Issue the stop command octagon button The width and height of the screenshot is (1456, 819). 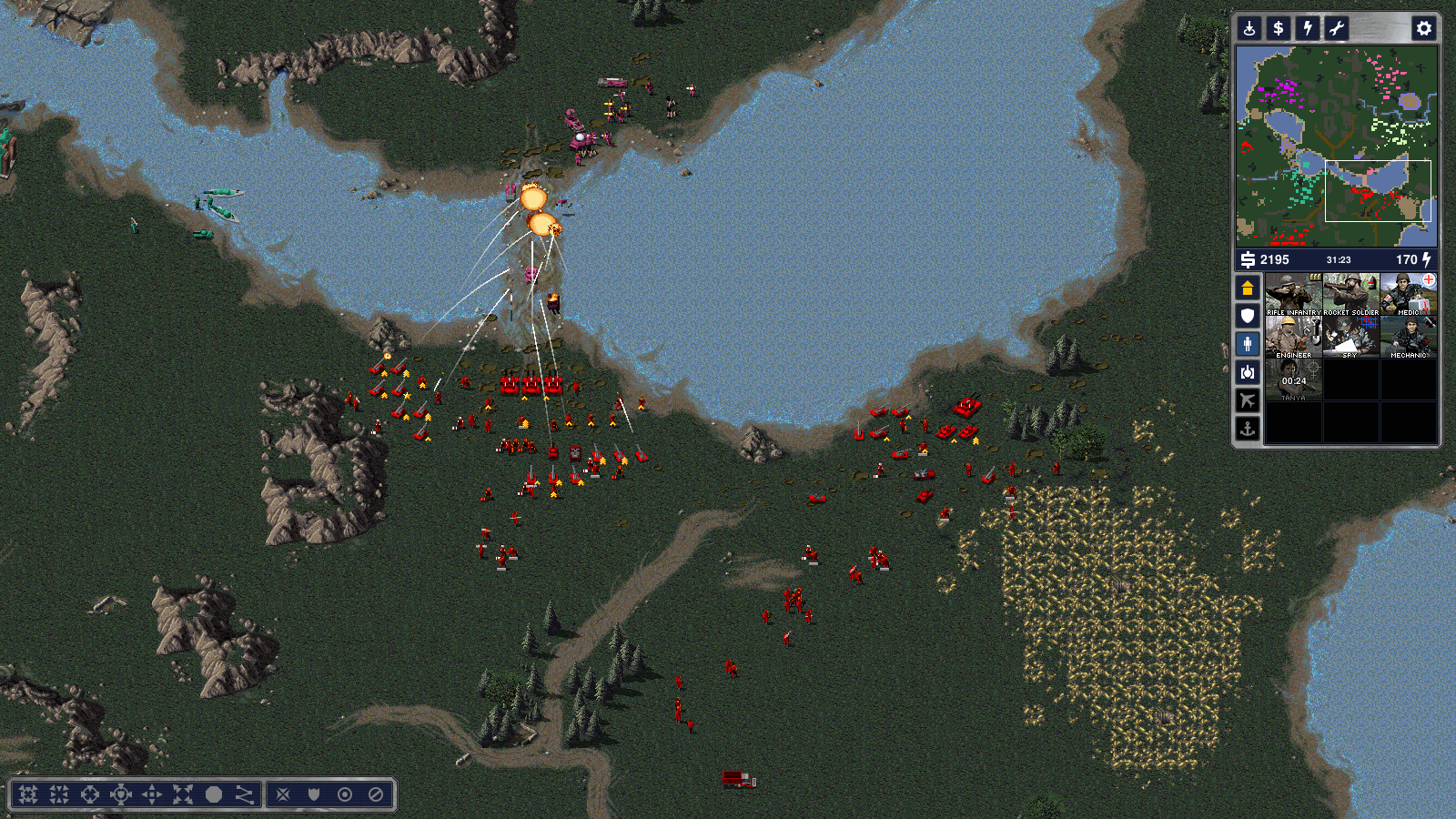point(214,794)
